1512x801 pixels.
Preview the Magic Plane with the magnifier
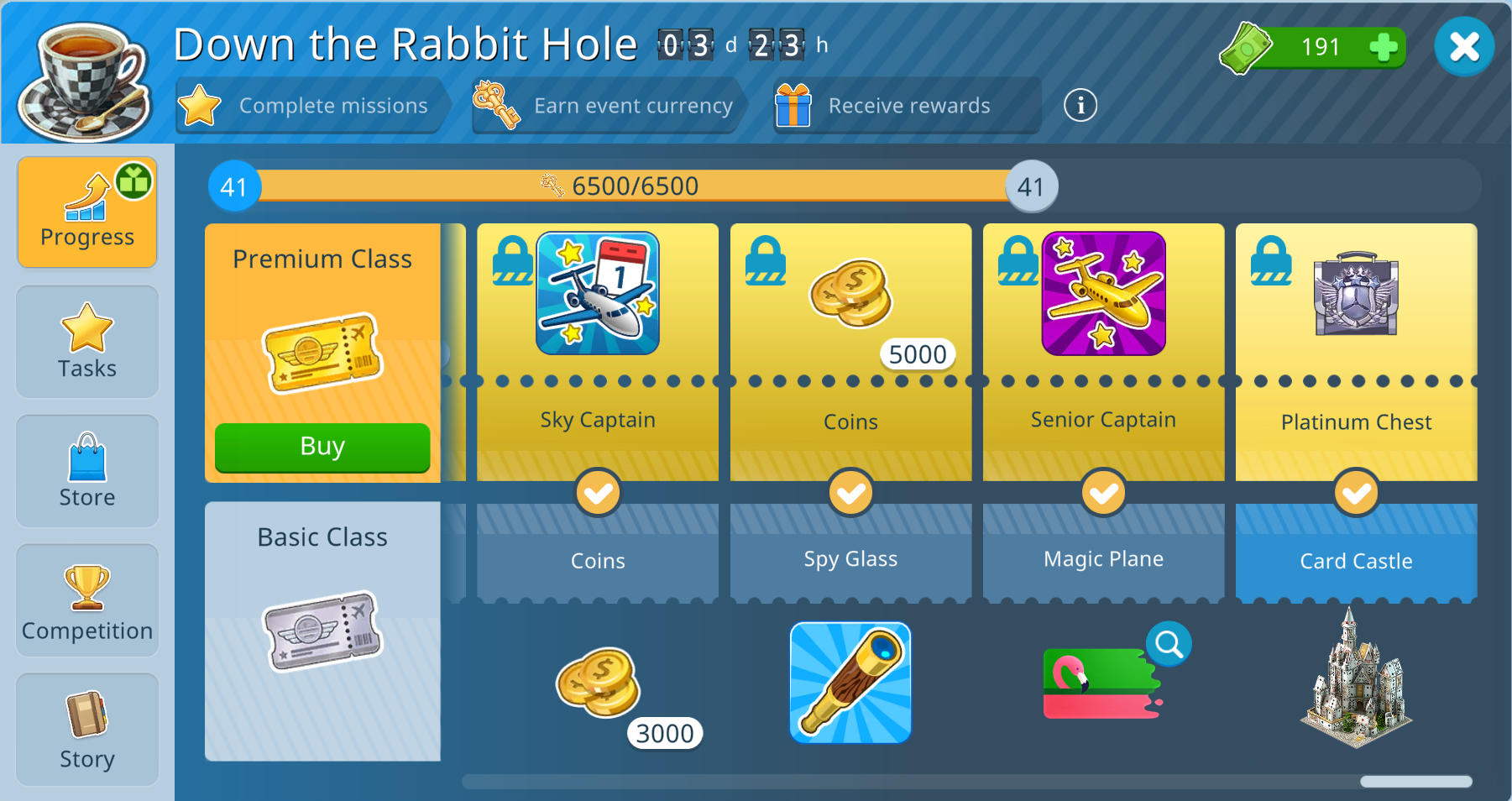[x=1169, y=644]
